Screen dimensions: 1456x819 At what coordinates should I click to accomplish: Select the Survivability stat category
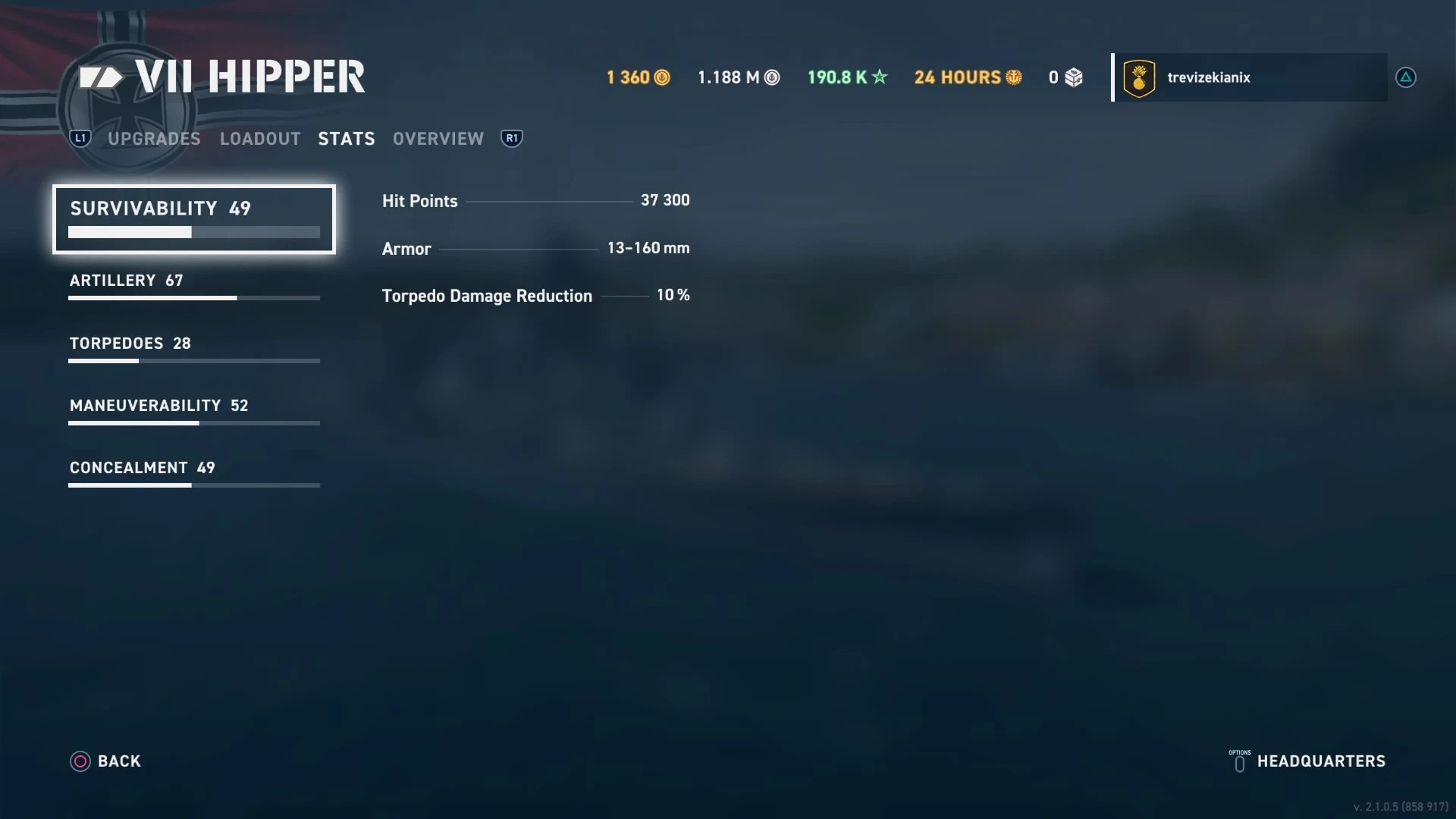[x=193, y=218]
